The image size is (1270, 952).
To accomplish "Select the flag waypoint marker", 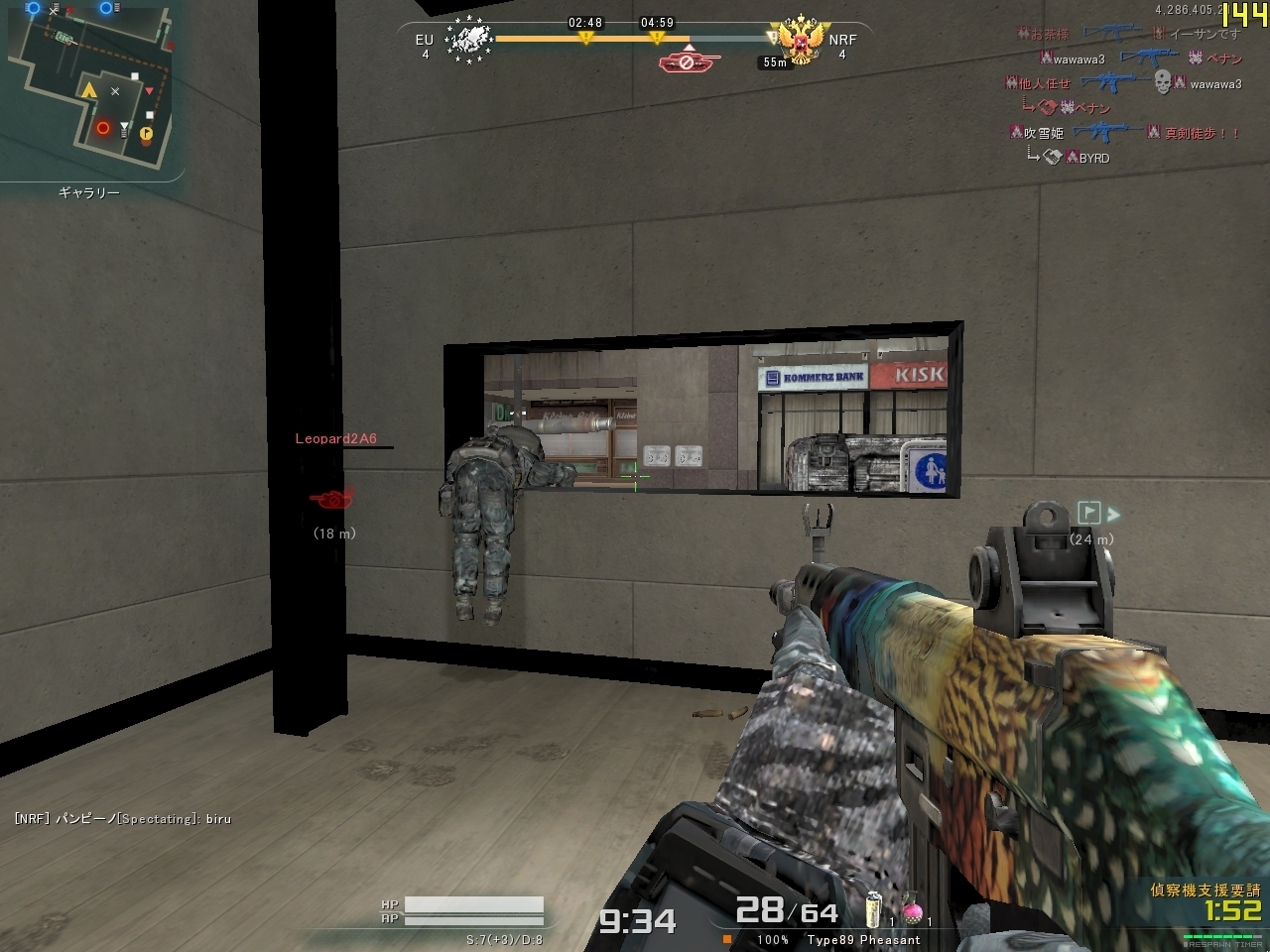I will coord(1089,513).
